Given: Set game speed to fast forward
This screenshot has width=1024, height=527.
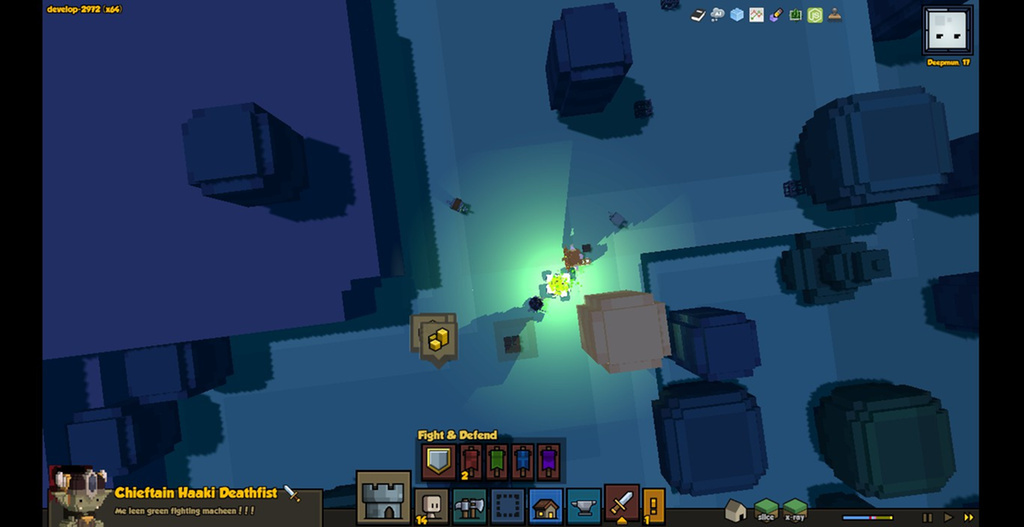Looking at the screenshot, I should pyautogui.click(x=968, y=517).
